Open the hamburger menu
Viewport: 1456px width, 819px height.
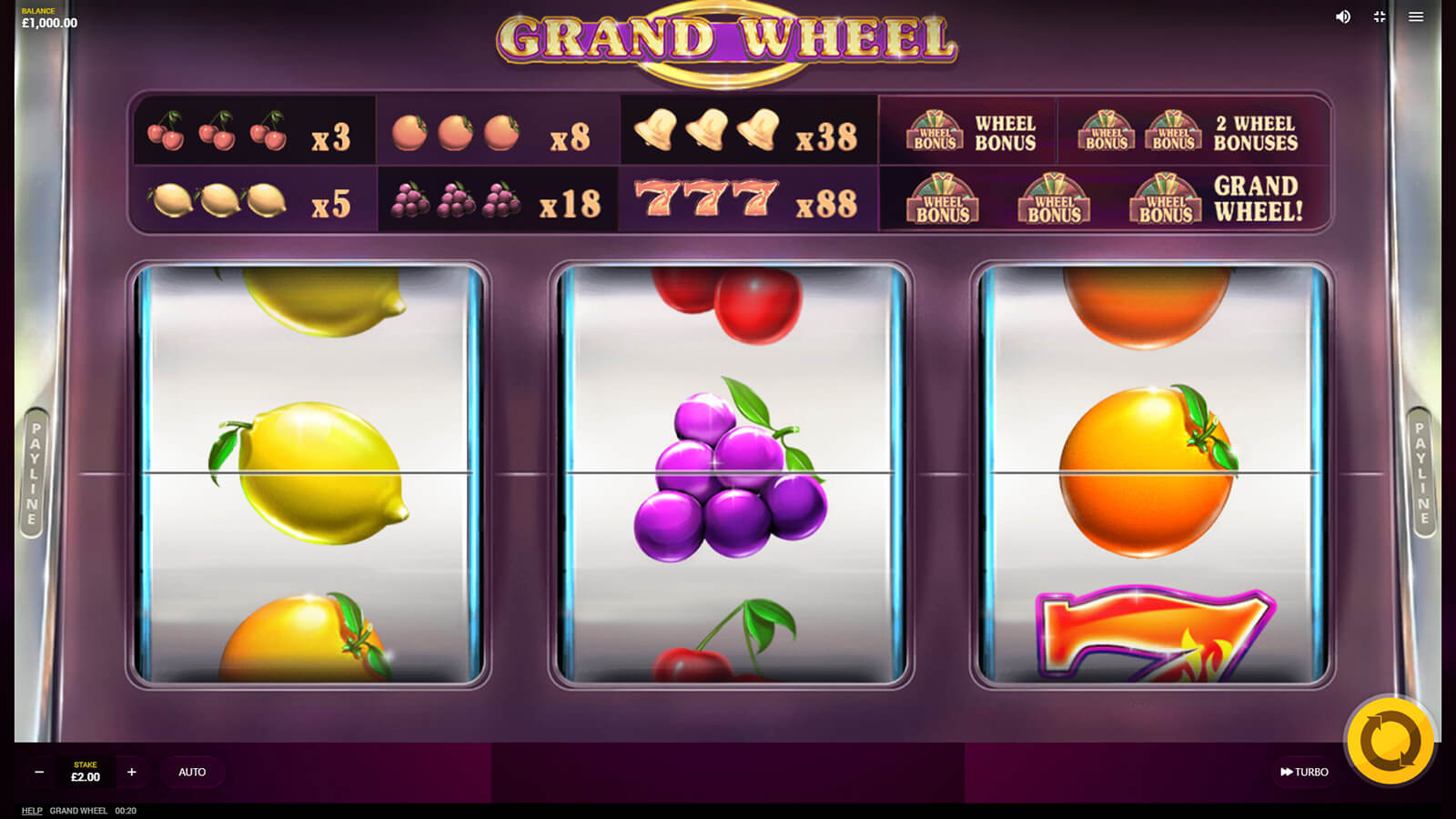(x=1416, y=16)
